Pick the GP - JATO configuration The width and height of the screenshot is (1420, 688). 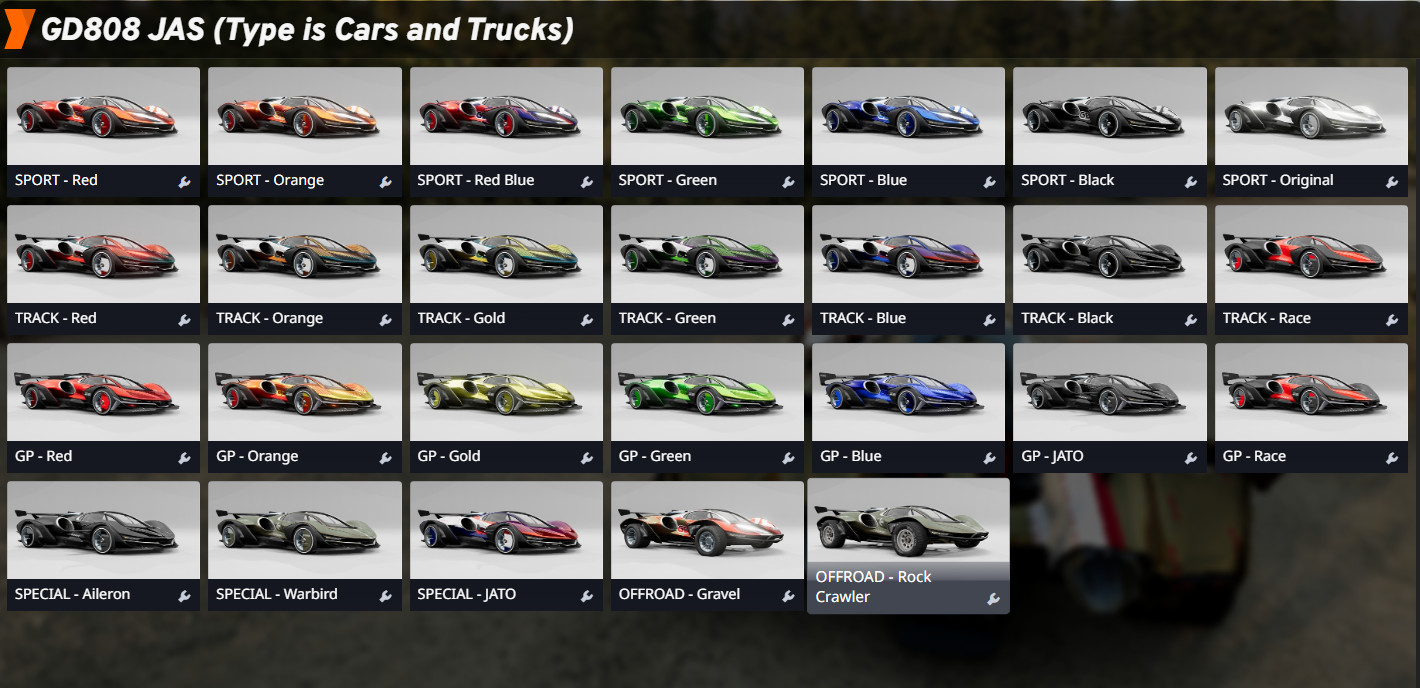pos(1109,394)
